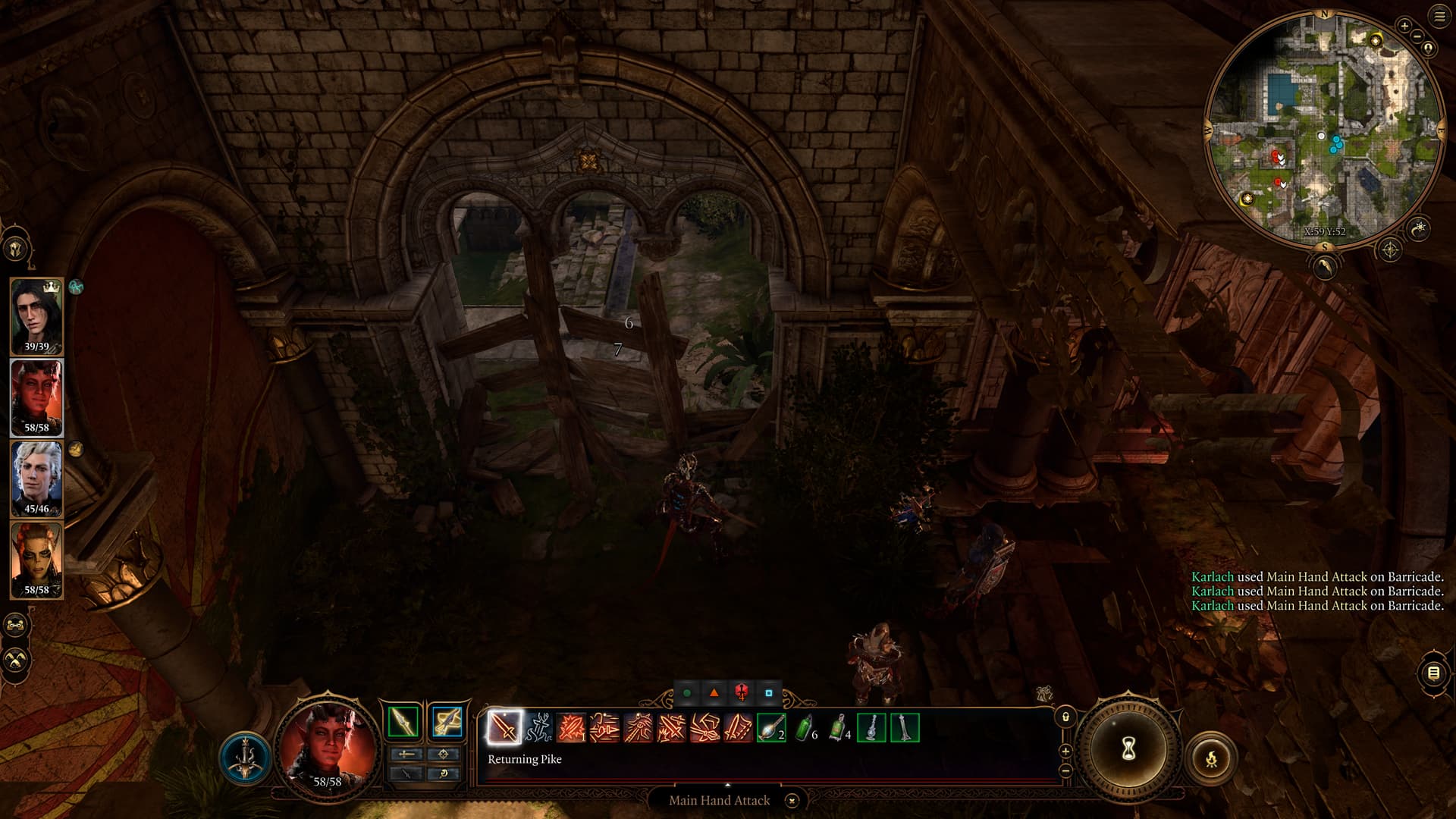Switch to the orange triangle hotbar filter

click(714, 692)
